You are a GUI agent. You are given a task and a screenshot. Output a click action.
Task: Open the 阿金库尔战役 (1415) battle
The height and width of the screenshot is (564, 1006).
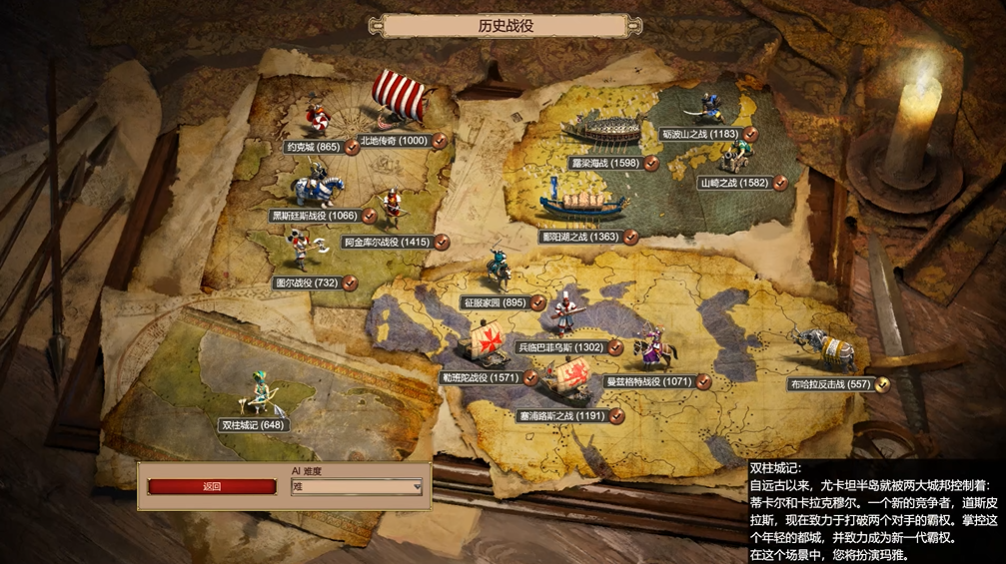tap(386, 242)
